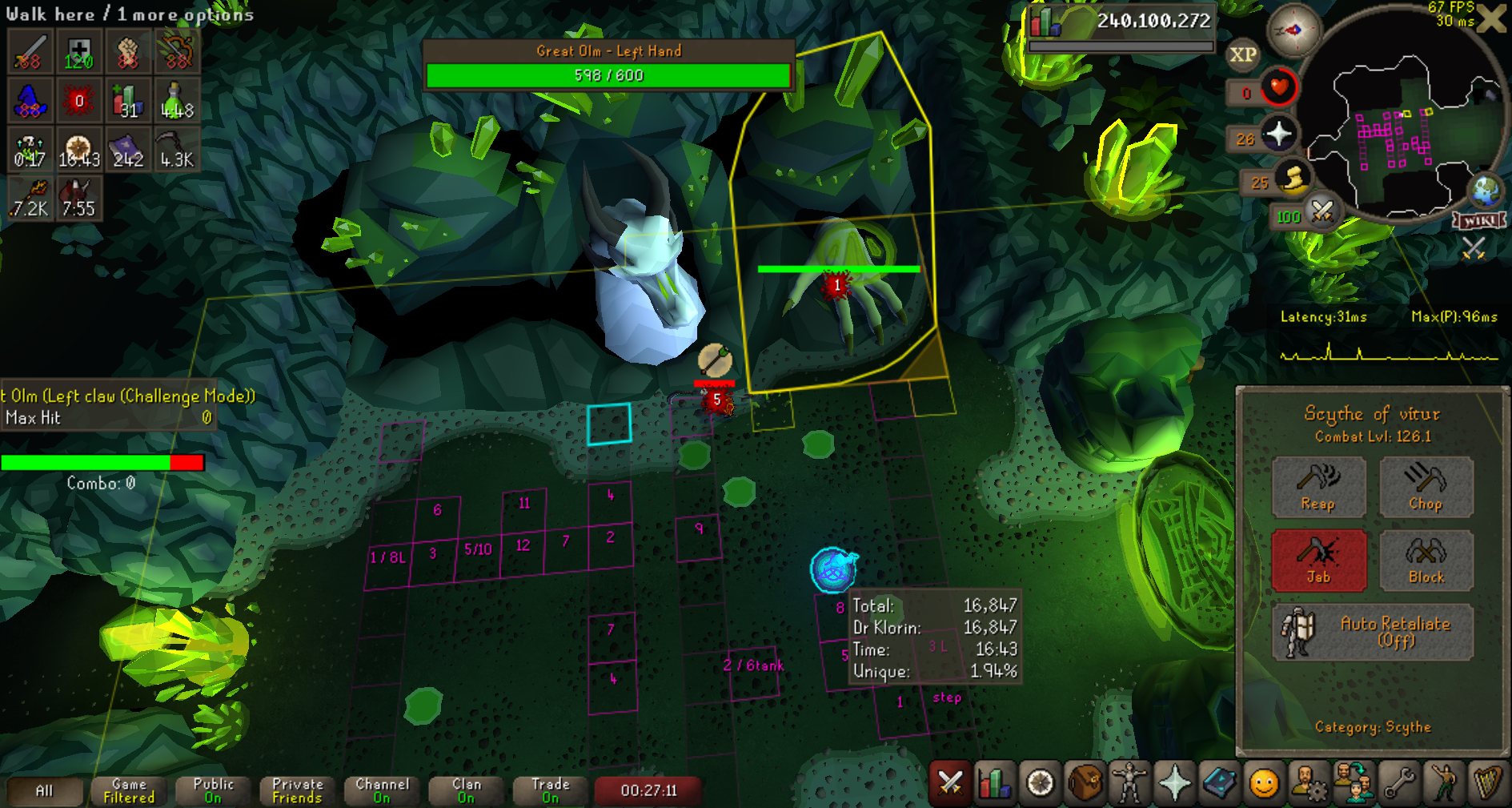Open the world map globe

1486,191
